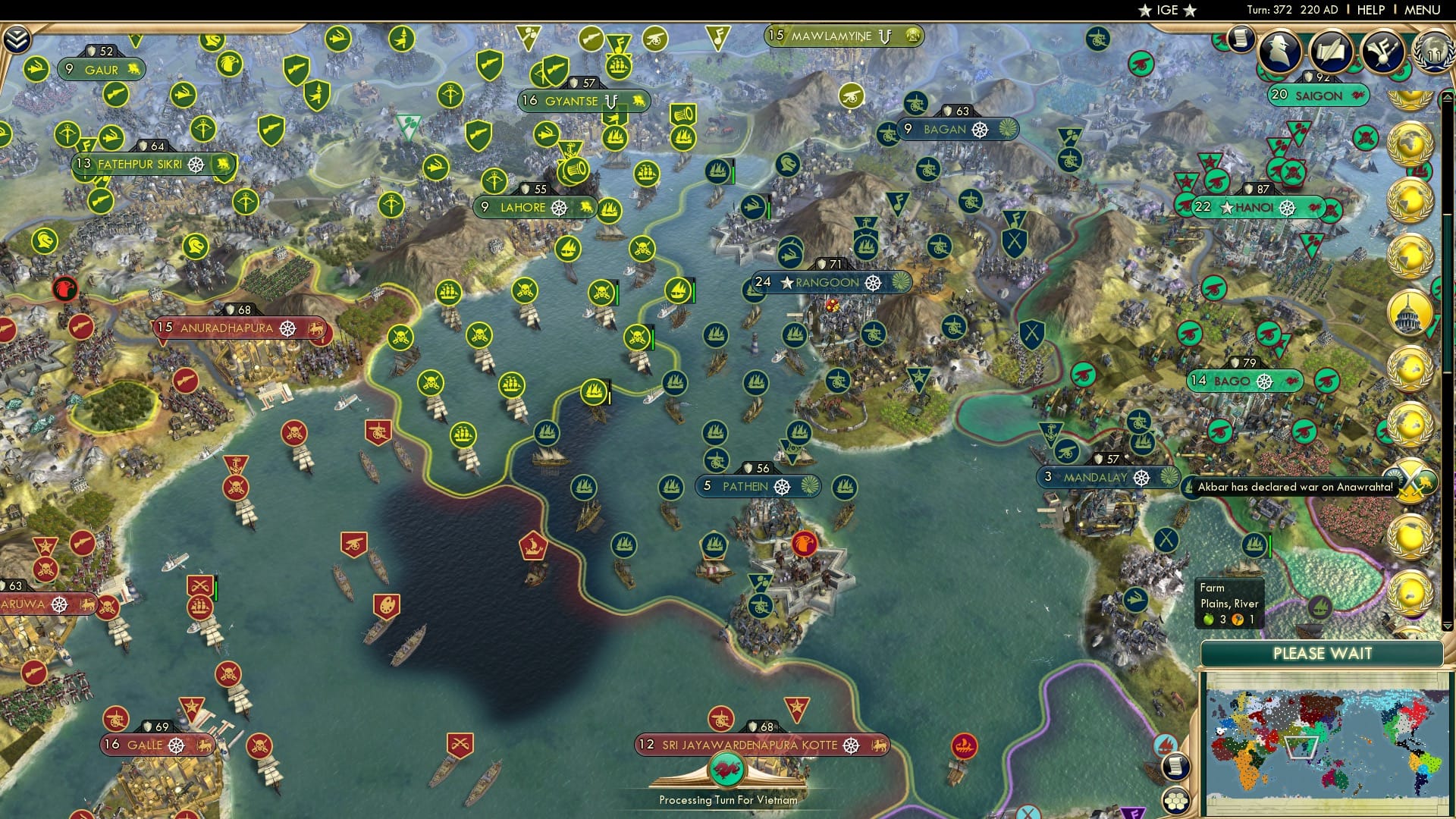This screenshot has height=819, width=1456.
Task: Open the MENU option
Action: pos(1424,9)
